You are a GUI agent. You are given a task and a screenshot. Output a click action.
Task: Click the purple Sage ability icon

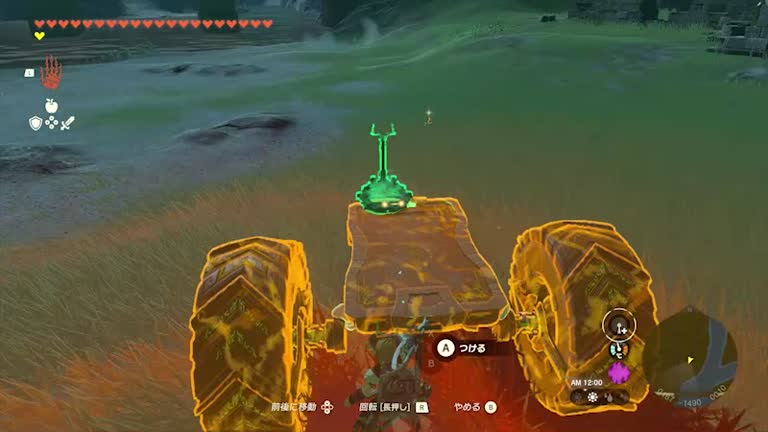click(x=619, y=373)
